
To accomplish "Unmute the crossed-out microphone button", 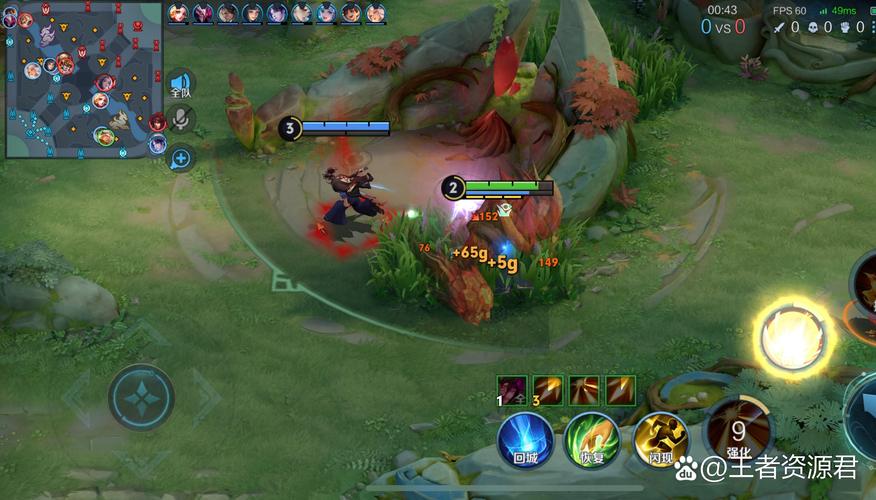I will tap(181, 120).
